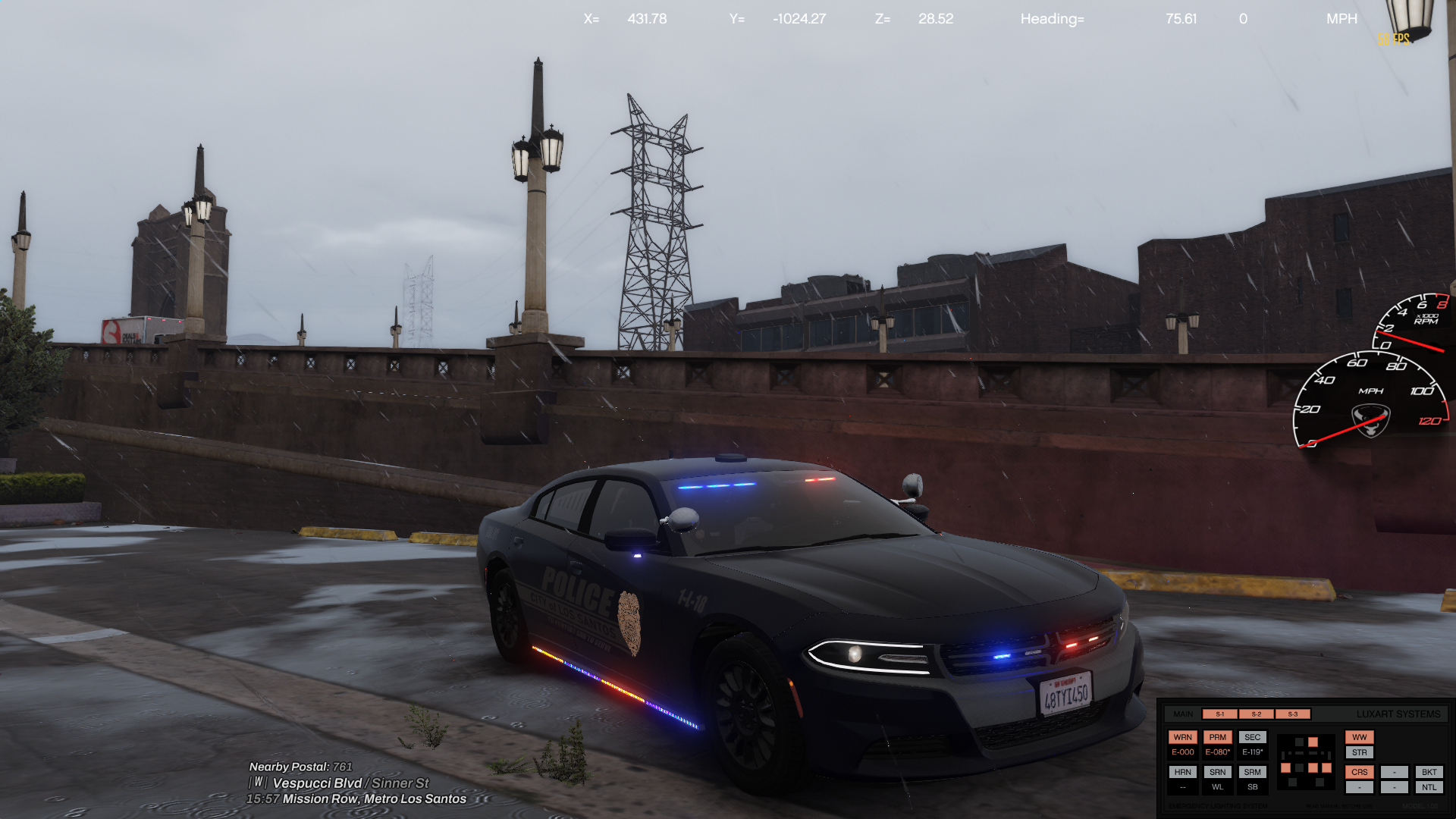Enable the STR button on the Luxart panel
Image resolution: width=1456 pixels, height=819 pixels.
pyautogui.click(x=1359, y=753)
